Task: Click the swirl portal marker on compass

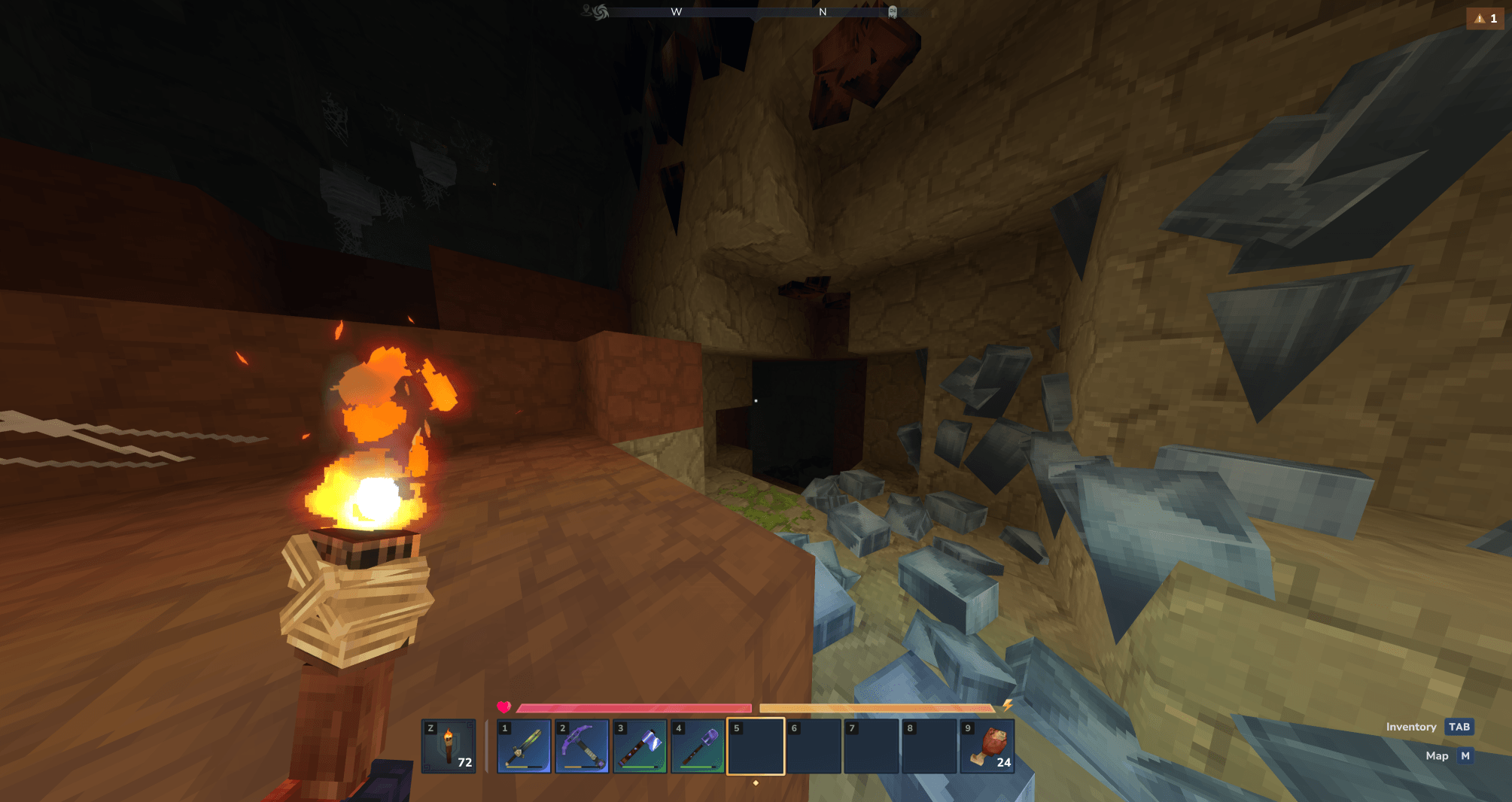Action: pos(600,12)
